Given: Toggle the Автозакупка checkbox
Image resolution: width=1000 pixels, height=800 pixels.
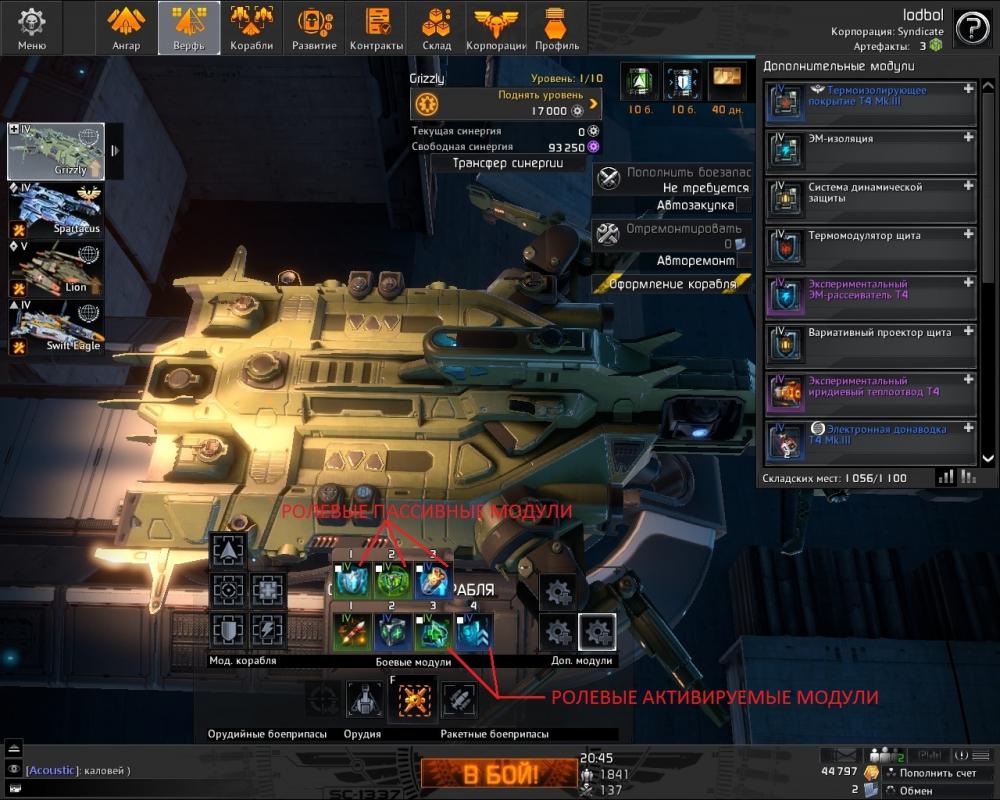Looking at the screenshot, I should tap(743, 205).
